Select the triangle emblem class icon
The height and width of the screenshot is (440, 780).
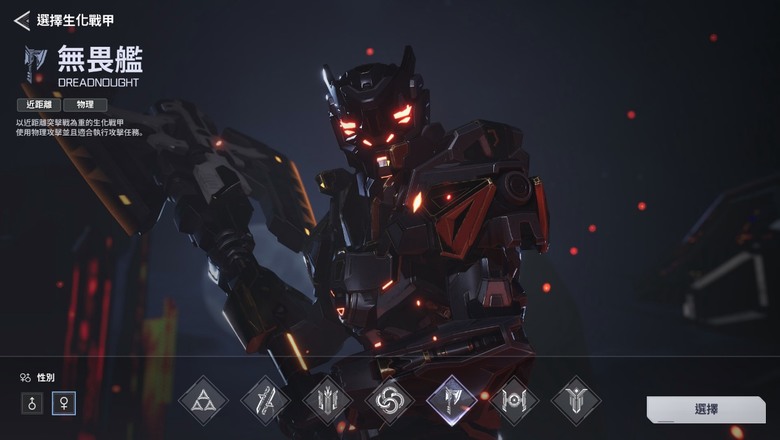click(203, 401)
